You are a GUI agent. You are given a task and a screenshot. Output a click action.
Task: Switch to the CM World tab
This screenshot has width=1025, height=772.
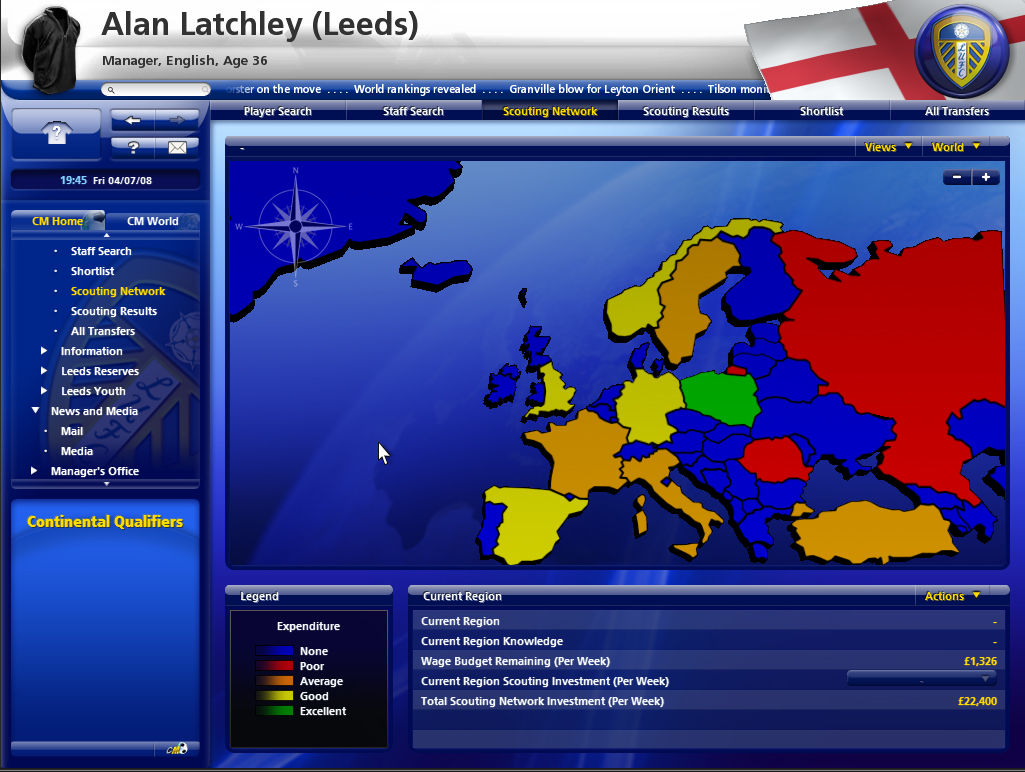pos(153,221)
